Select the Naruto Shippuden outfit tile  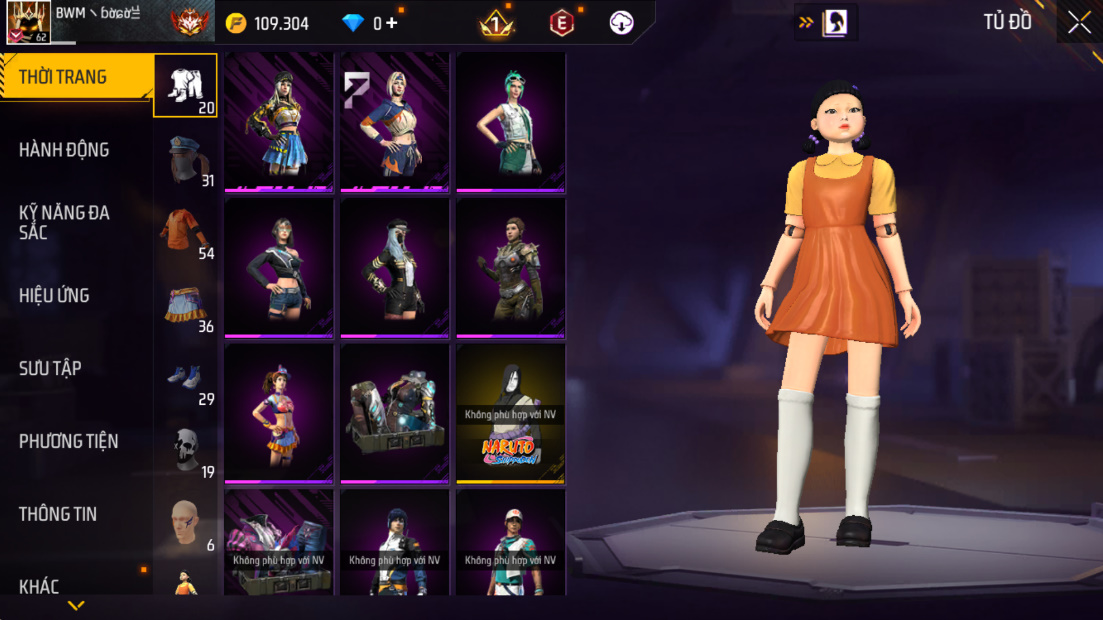511,413
